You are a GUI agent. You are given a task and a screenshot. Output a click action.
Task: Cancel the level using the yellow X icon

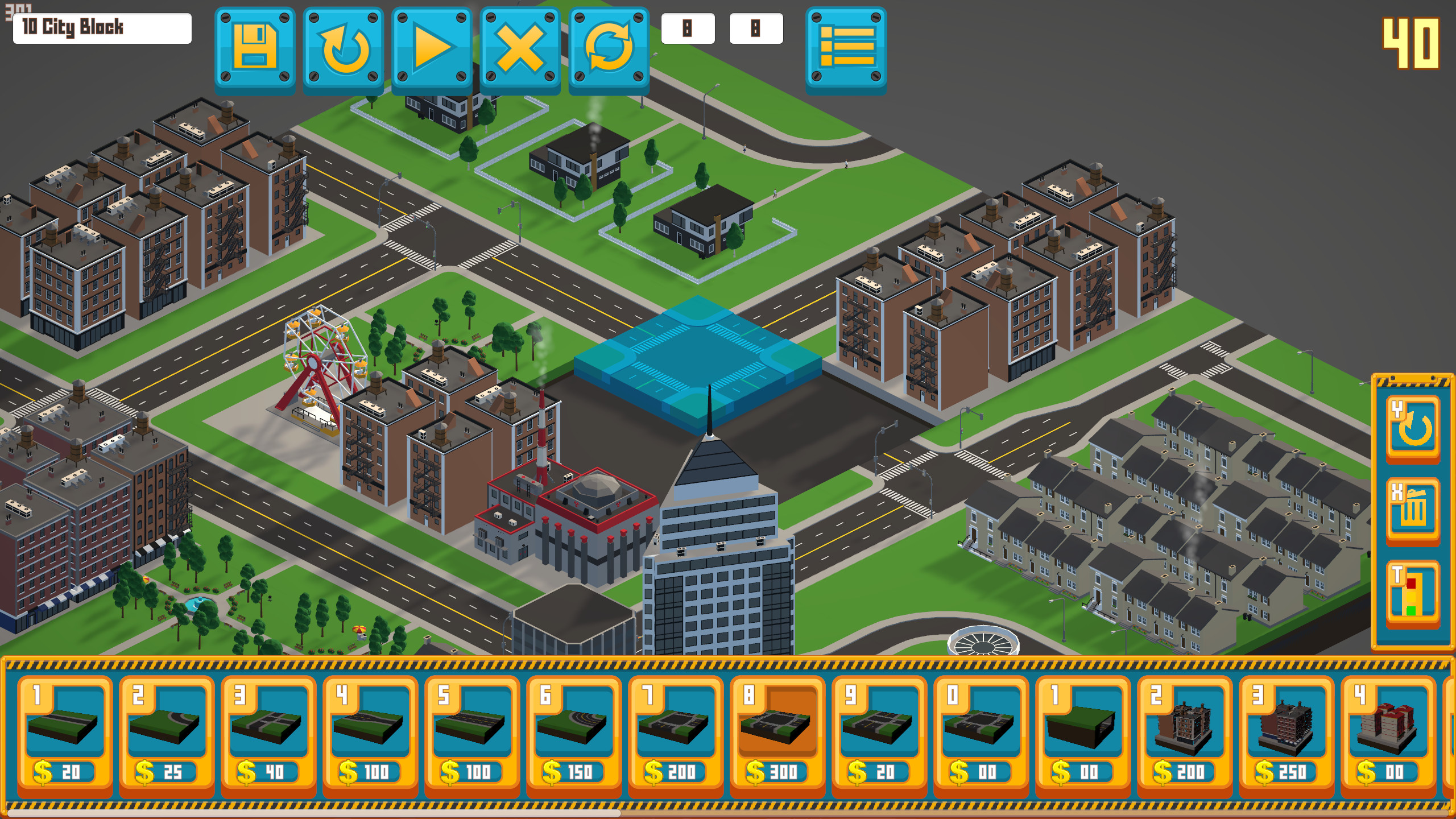[x=519, y=48]
